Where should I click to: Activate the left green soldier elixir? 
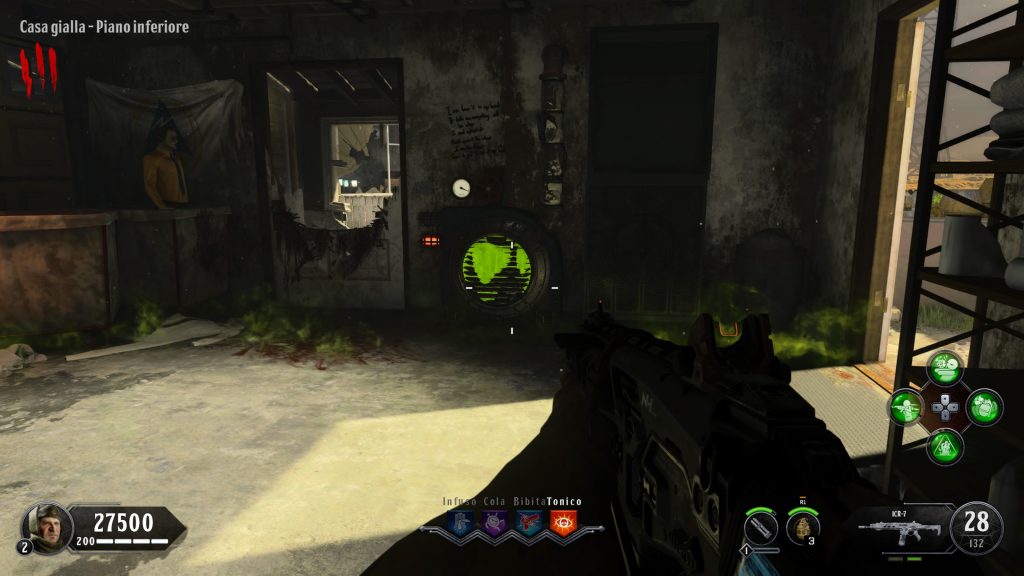pos(907,407)
